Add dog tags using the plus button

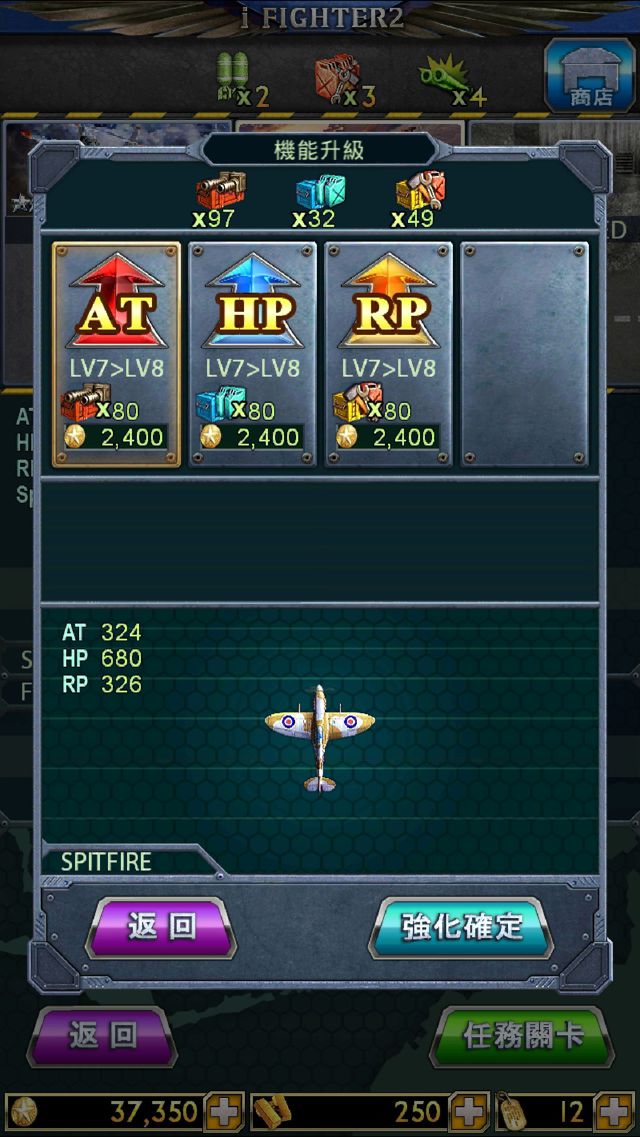[x=614, y=1112]
